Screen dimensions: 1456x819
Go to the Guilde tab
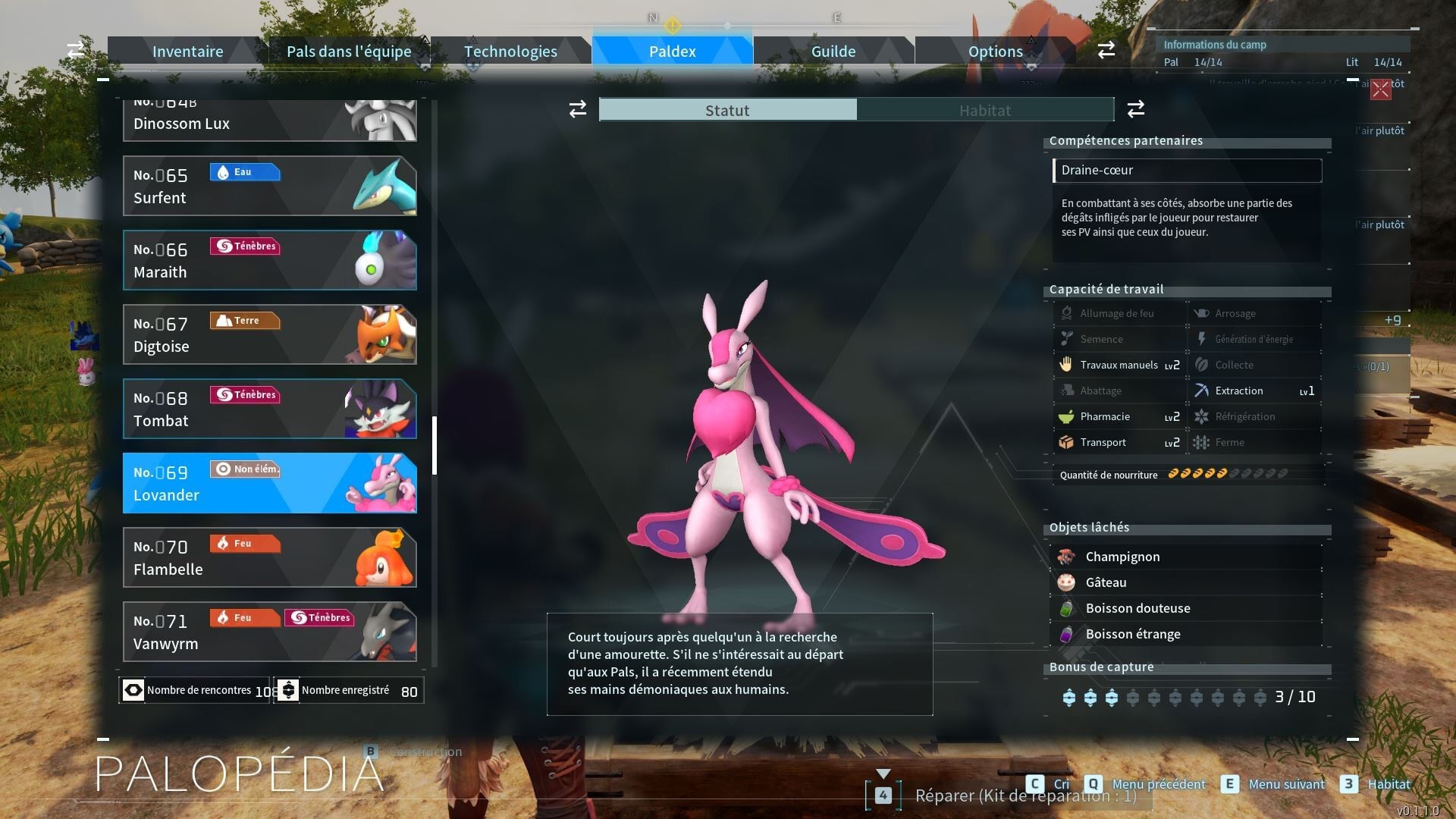click(x=833, y=52)
